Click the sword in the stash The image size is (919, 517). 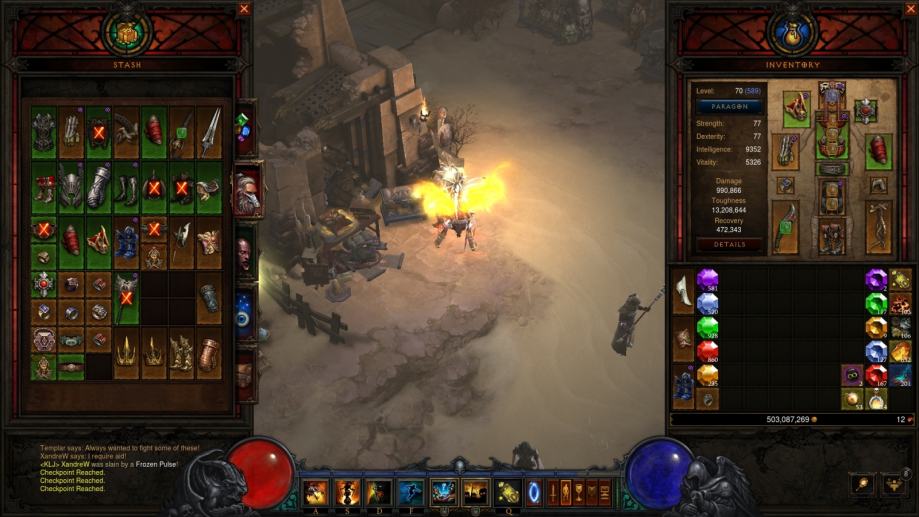point(209,132)
